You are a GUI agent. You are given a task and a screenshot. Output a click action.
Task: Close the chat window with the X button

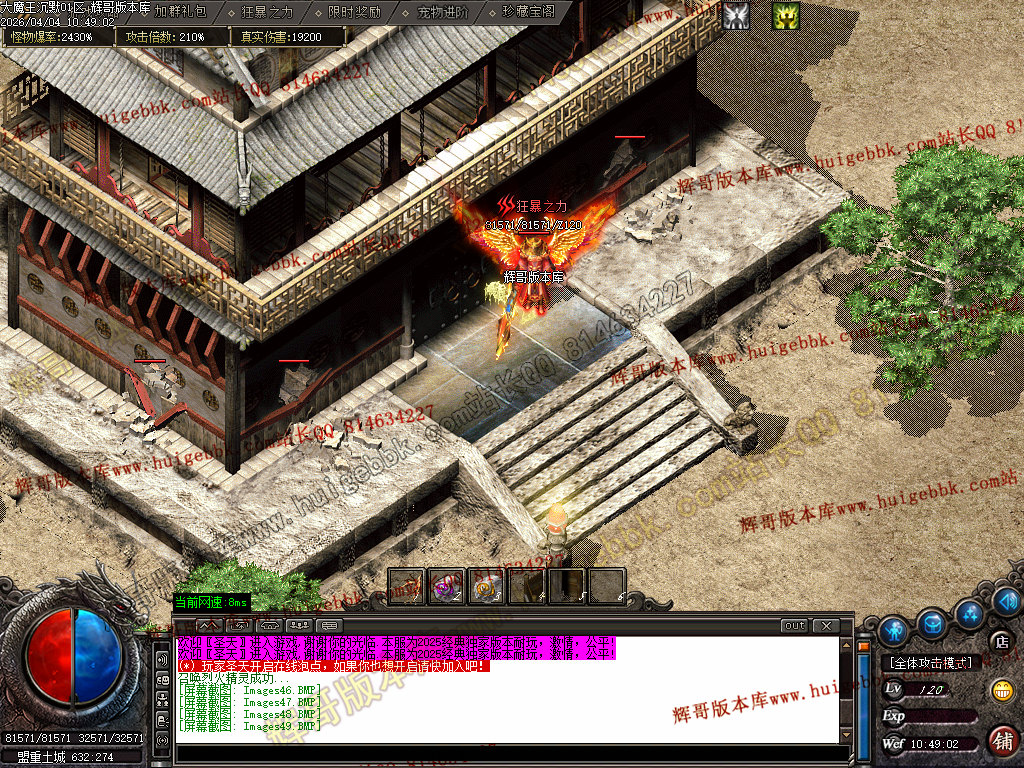[825, 625]
